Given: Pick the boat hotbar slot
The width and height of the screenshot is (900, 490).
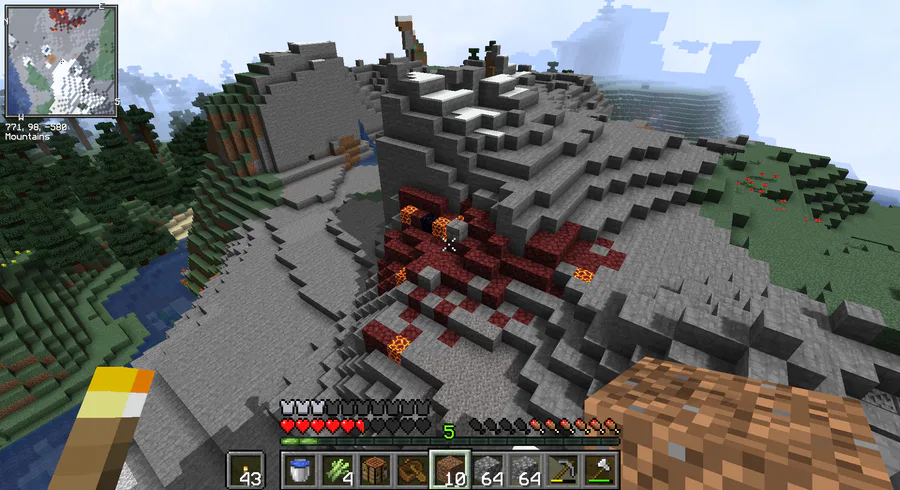Looking at the screenshot, I should pyautogui.click(x=410, y=469).
